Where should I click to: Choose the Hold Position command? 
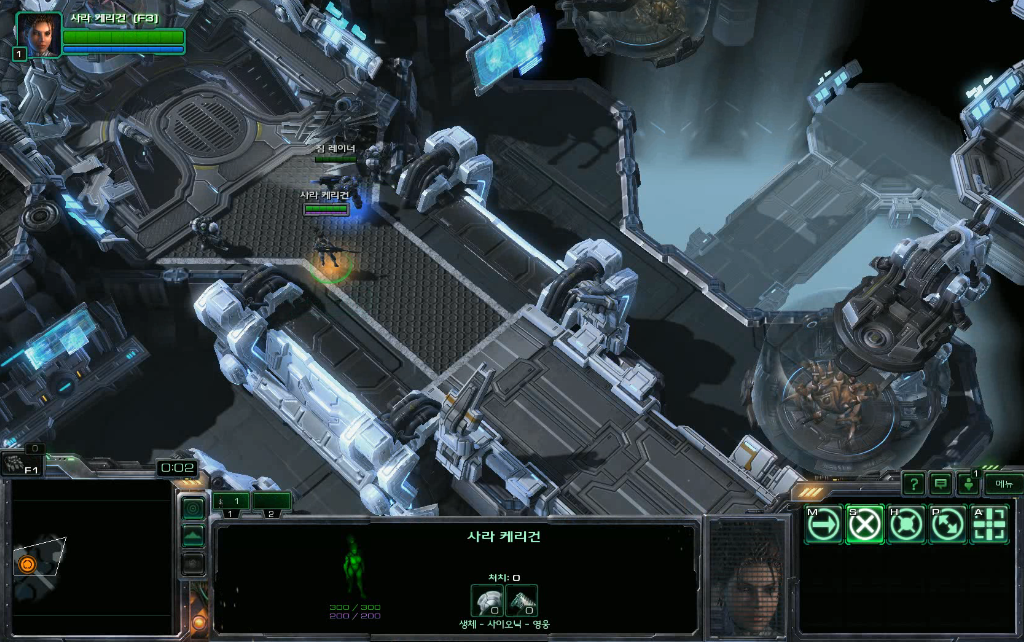click(x=906, y=525)
